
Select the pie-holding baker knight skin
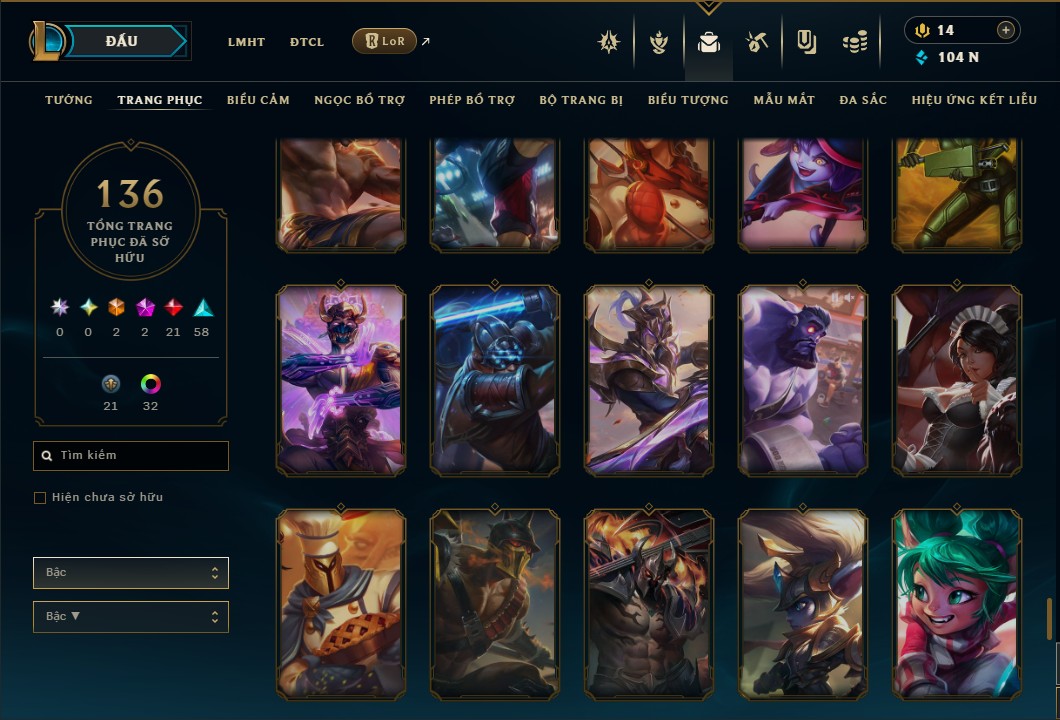coord(341,604)
